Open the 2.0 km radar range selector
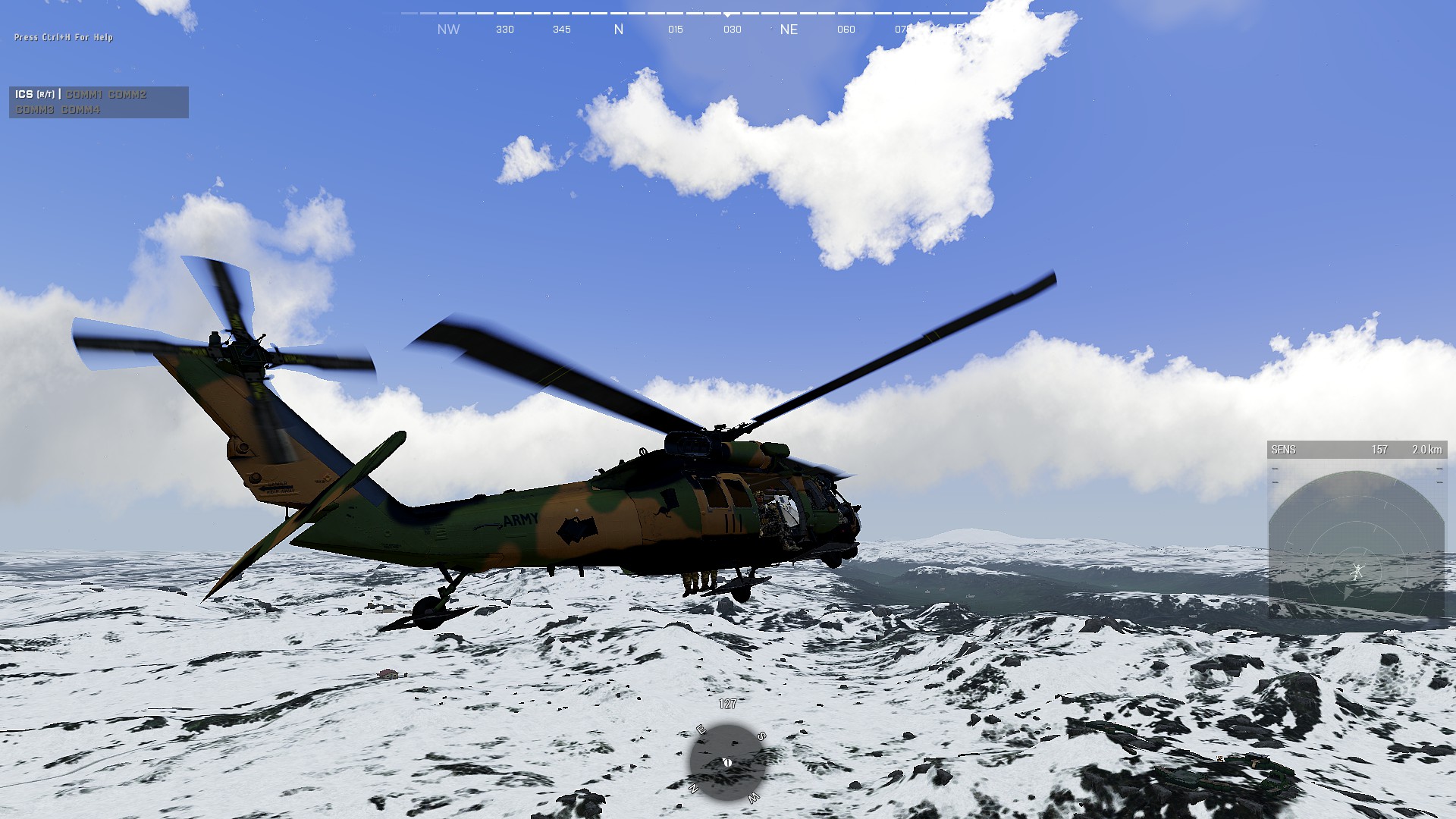The image size is (1456, 819). (x=1428, y=449)
